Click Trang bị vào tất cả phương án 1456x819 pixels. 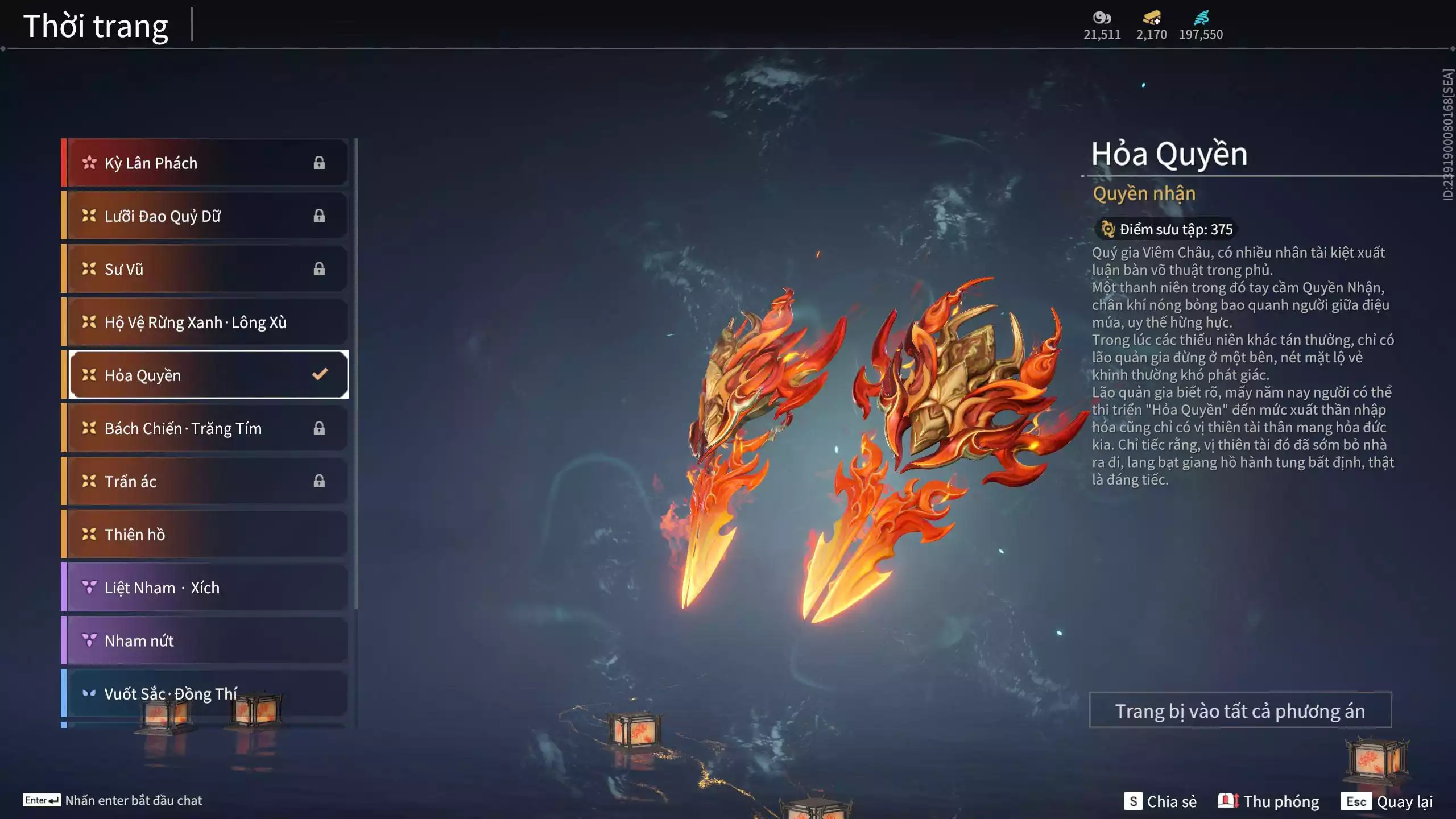(x=1240, y=710)
